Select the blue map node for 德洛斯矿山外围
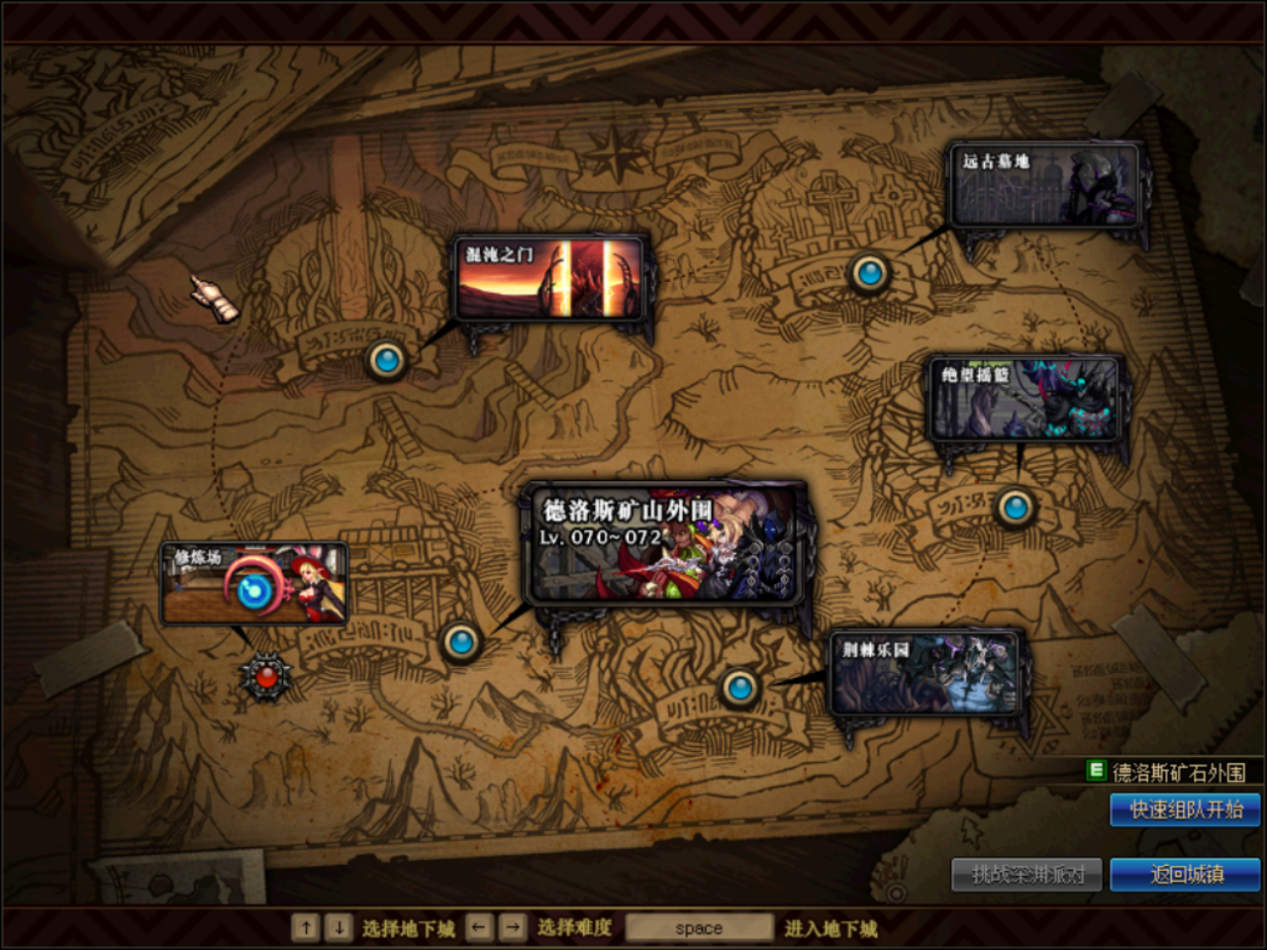The width and height of the screenshot is (1267, 950). click(461, 642)
